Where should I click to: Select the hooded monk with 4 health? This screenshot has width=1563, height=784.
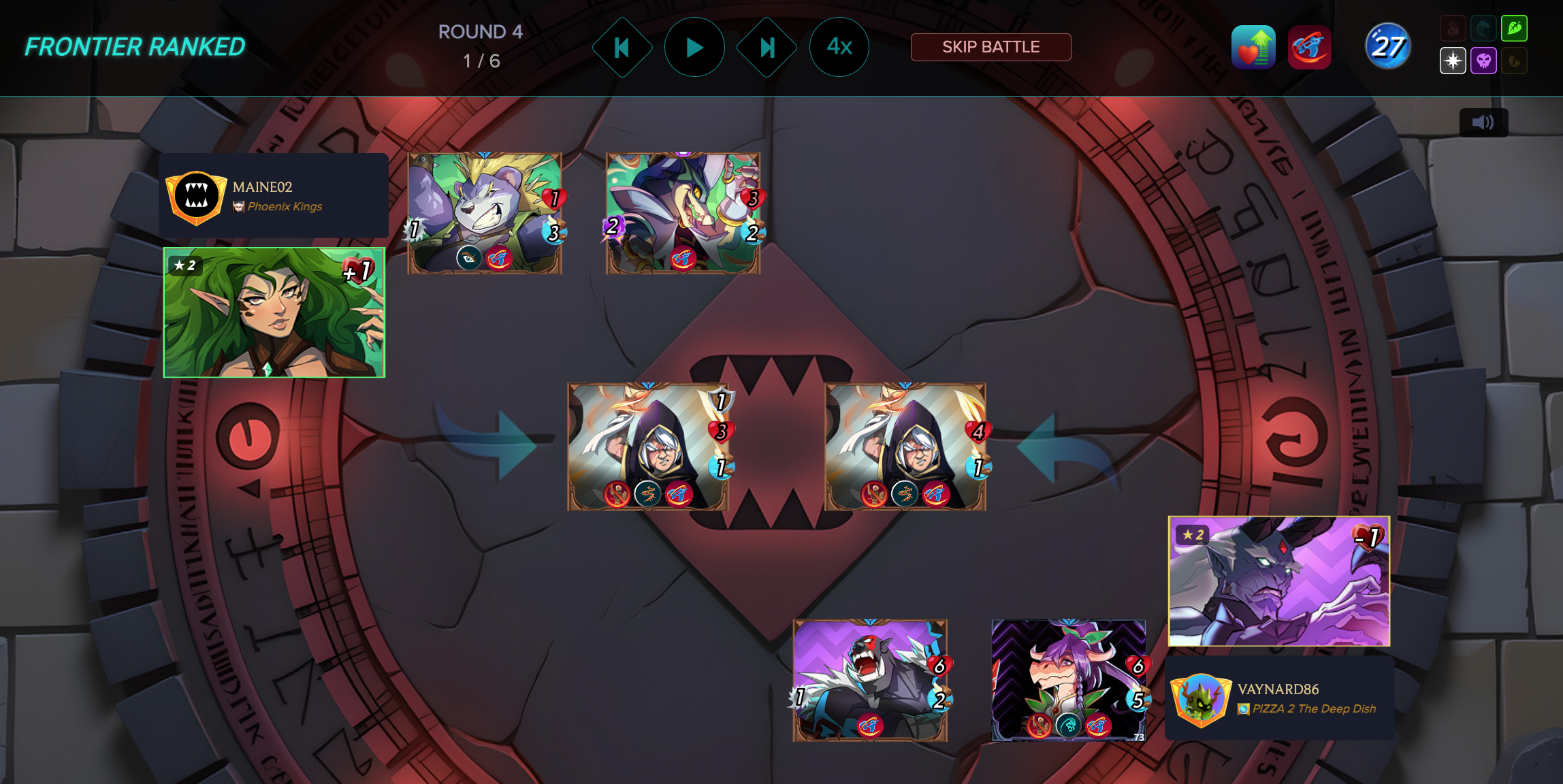pyautogui.click(x=905, y=446)
